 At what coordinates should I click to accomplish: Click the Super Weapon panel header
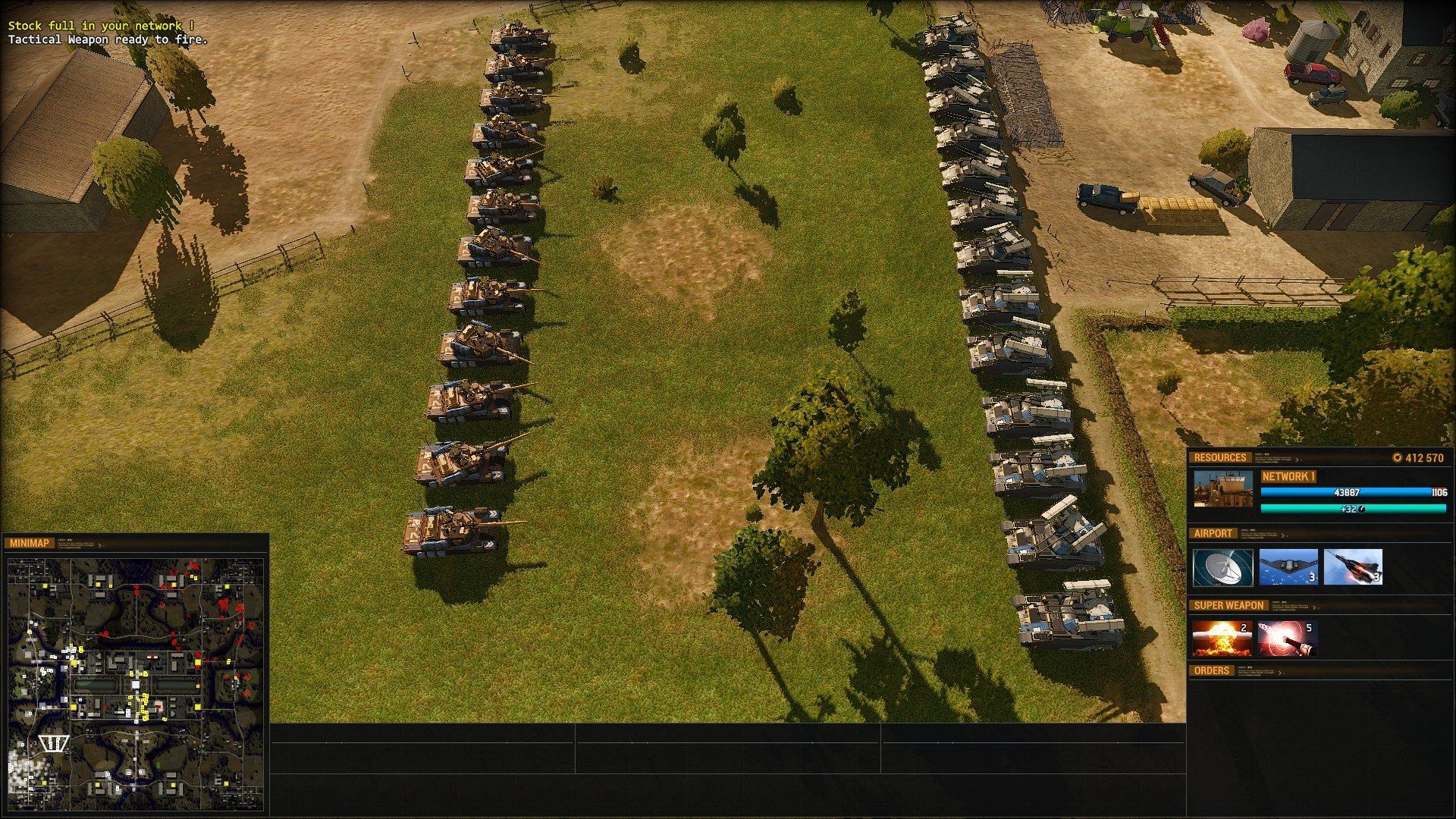tap(1228, 605)
